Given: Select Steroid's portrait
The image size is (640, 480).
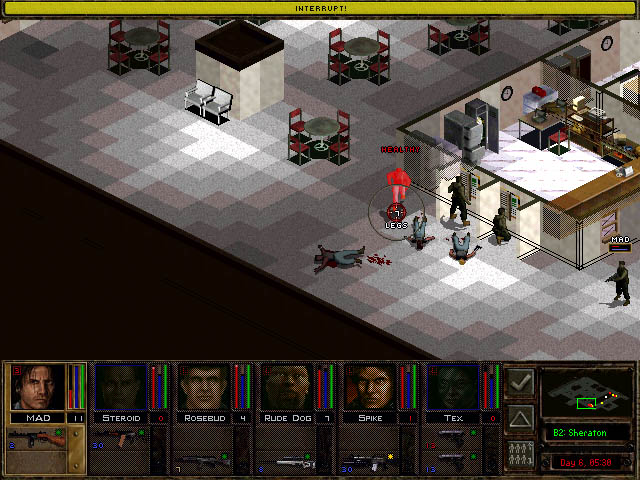Looking at the screenshot, I should [x=121, y=387].
